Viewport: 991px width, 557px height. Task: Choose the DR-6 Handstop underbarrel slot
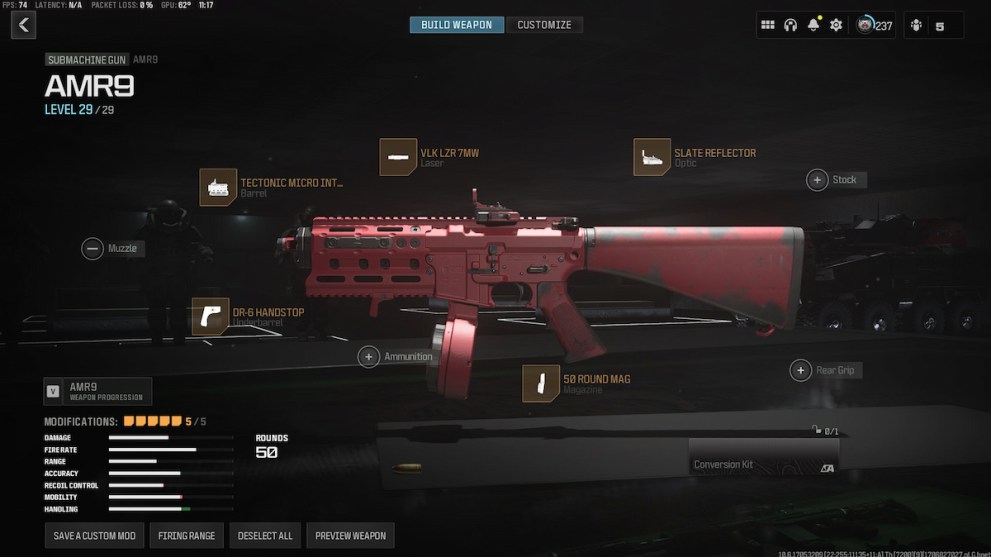coord(210,316)
